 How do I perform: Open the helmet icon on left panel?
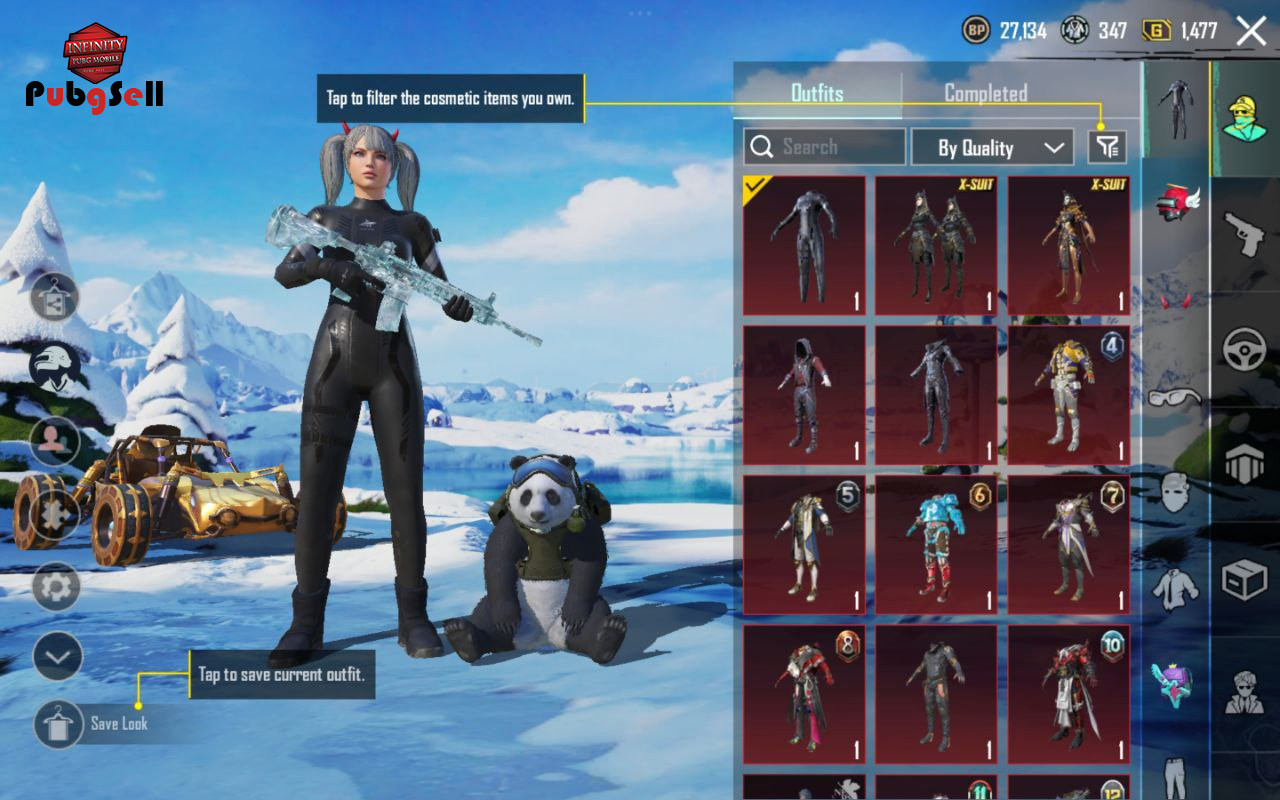pos(55,367)
